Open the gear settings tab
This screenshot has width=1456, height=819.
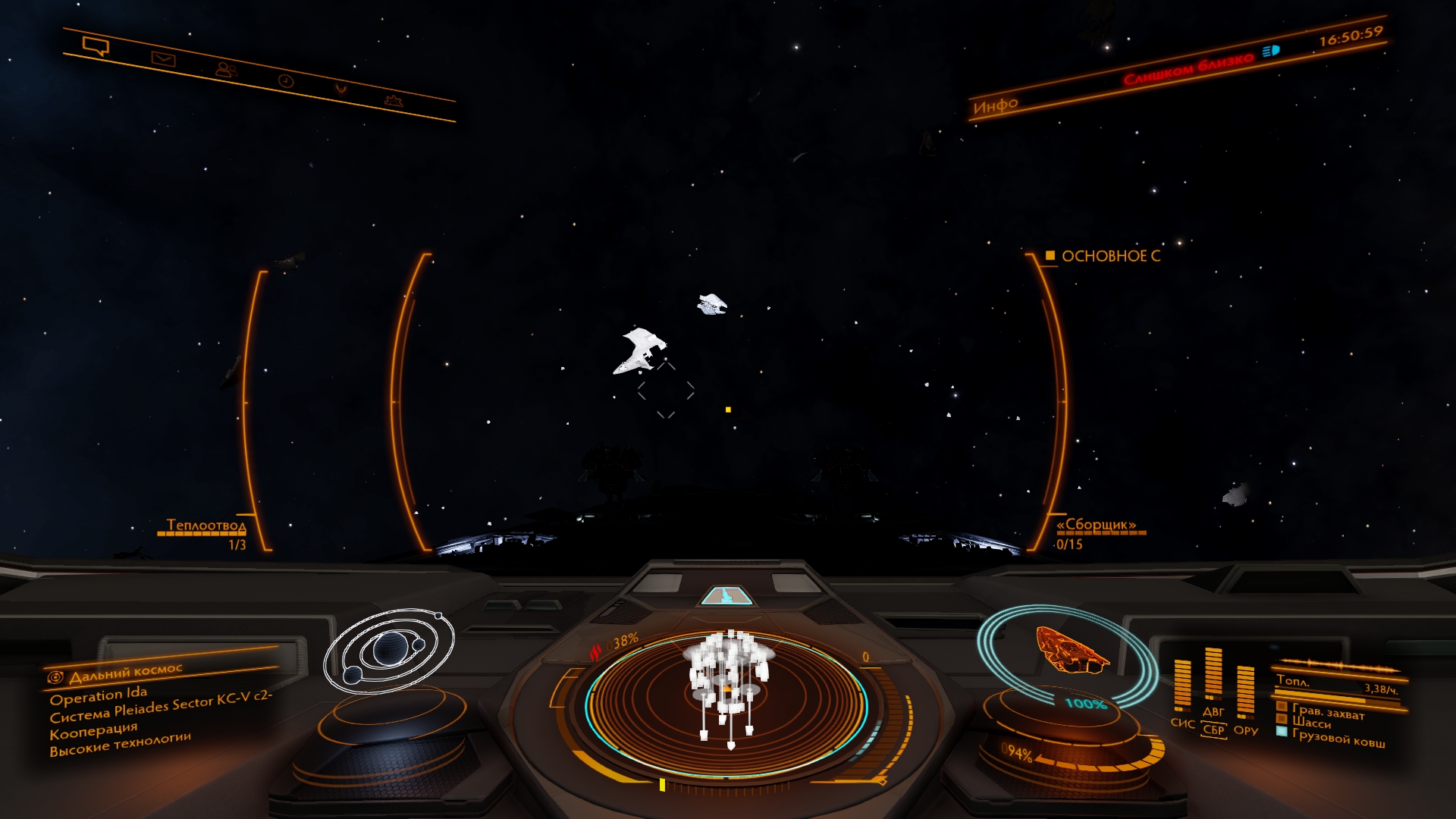tap(393, 100)
